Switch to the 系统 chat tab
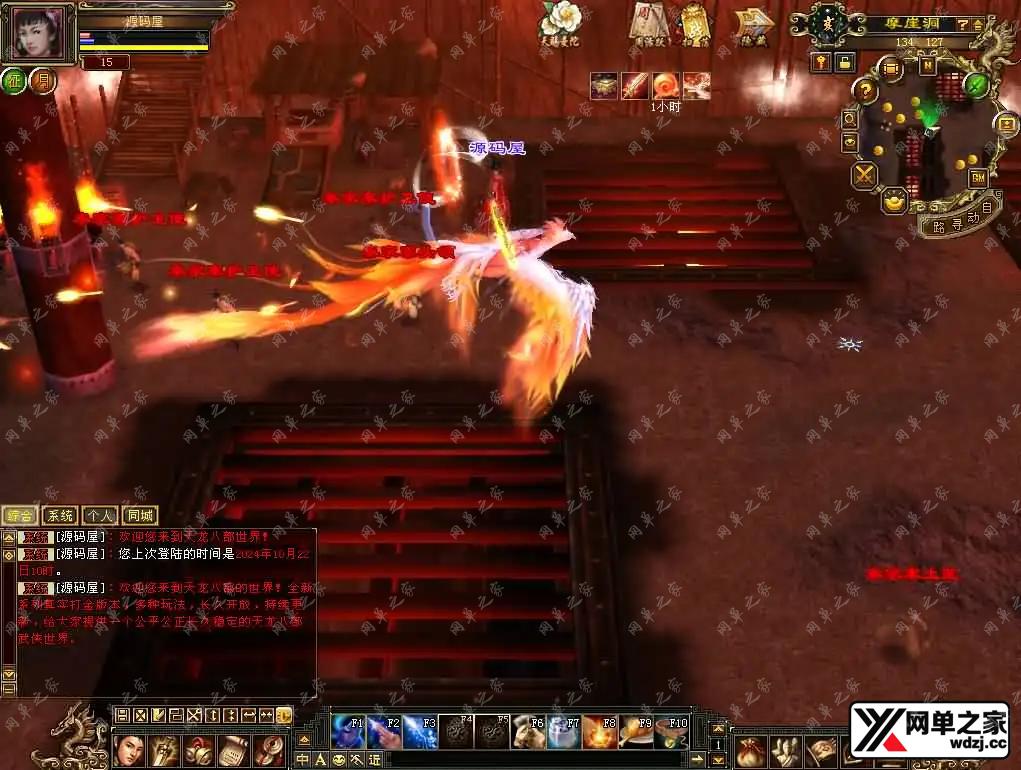This screenshot has width=1021, height=770. click(x=60, y=516)
